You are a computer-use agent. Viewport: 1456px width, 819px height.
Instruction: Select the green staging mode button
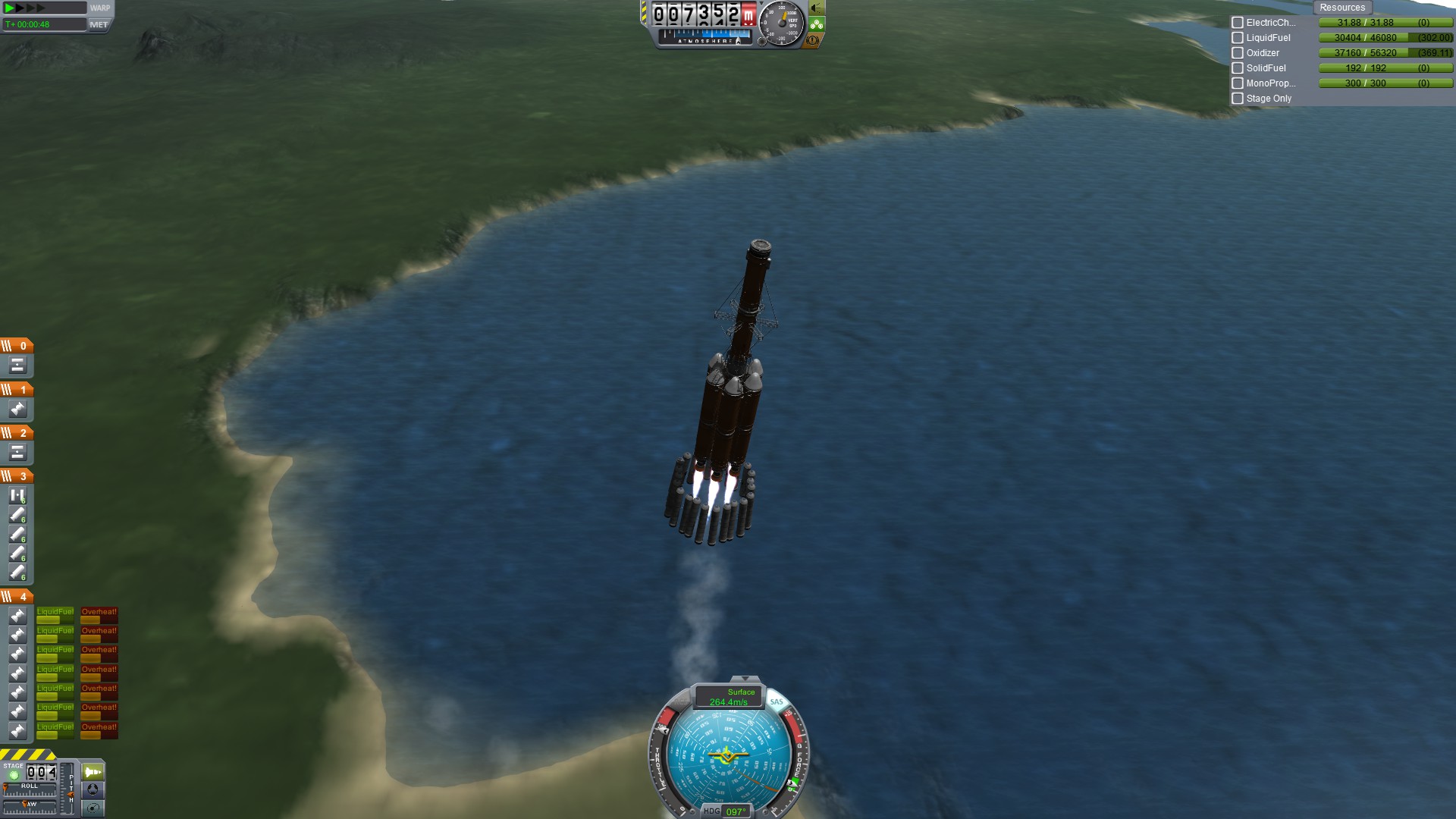tap(93, 772)
